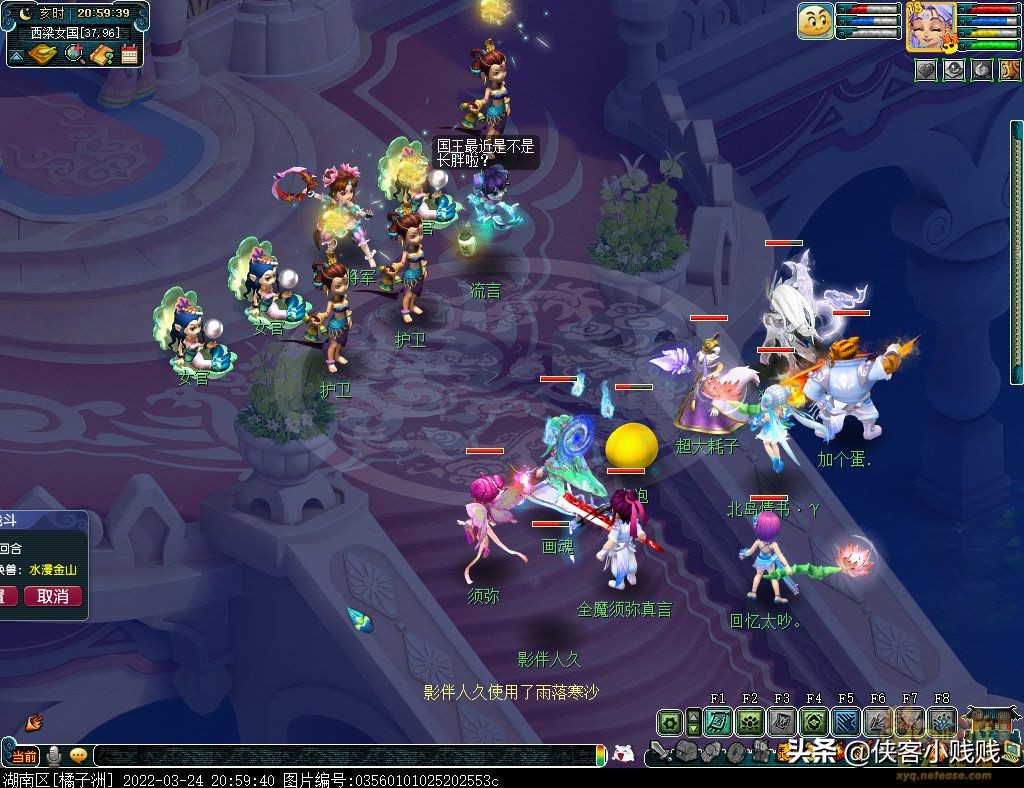This screenshot has height=788, width=1024.
Task: Click the green gear hotbar settings button
Action: (x=670, y=721)
